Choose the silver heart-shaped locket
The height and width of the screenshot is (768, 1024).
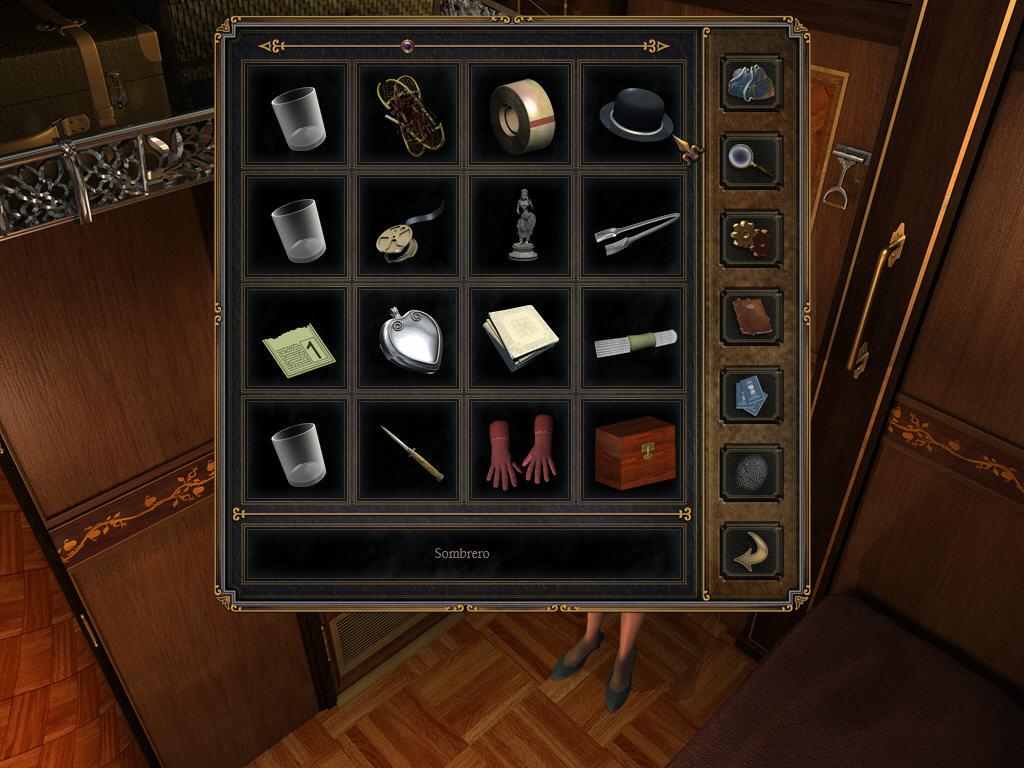click(x=409, y=339)
